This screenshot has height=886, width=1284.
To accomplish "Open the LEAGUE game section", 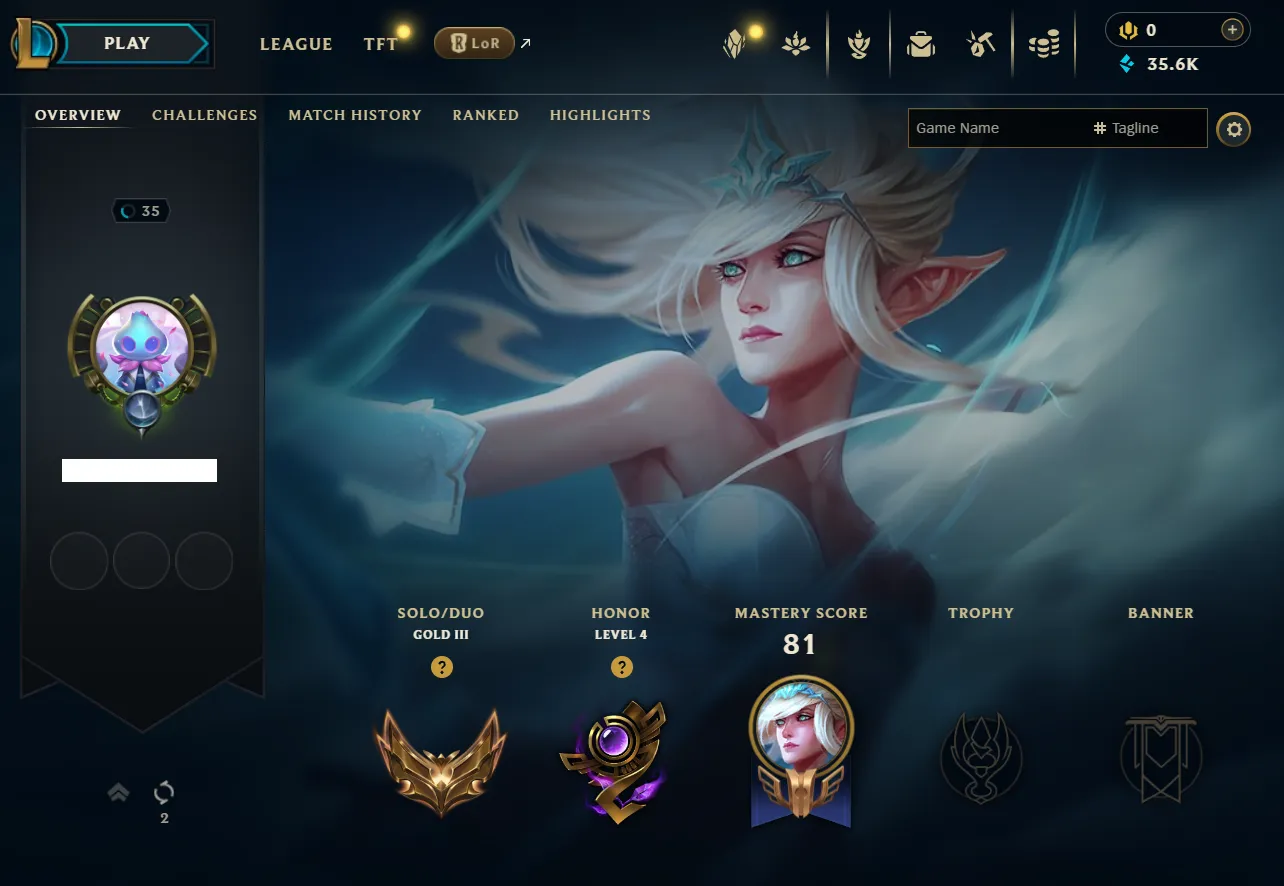I will tap(296, 44).
